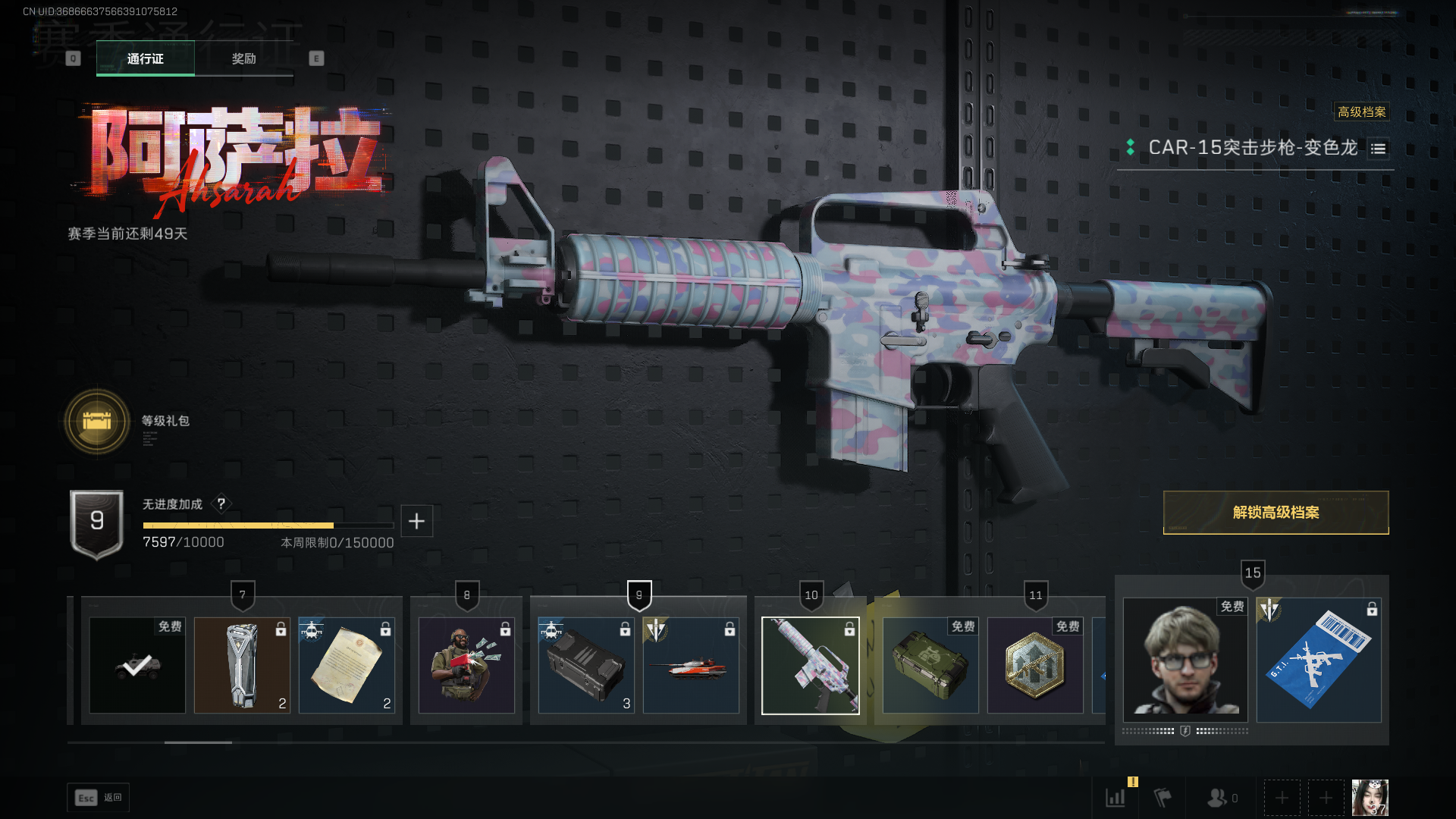Pick the green supply crate free reward
This screenshot has width=1456, height=819.
pyautogui.click(x=930, y=665)
